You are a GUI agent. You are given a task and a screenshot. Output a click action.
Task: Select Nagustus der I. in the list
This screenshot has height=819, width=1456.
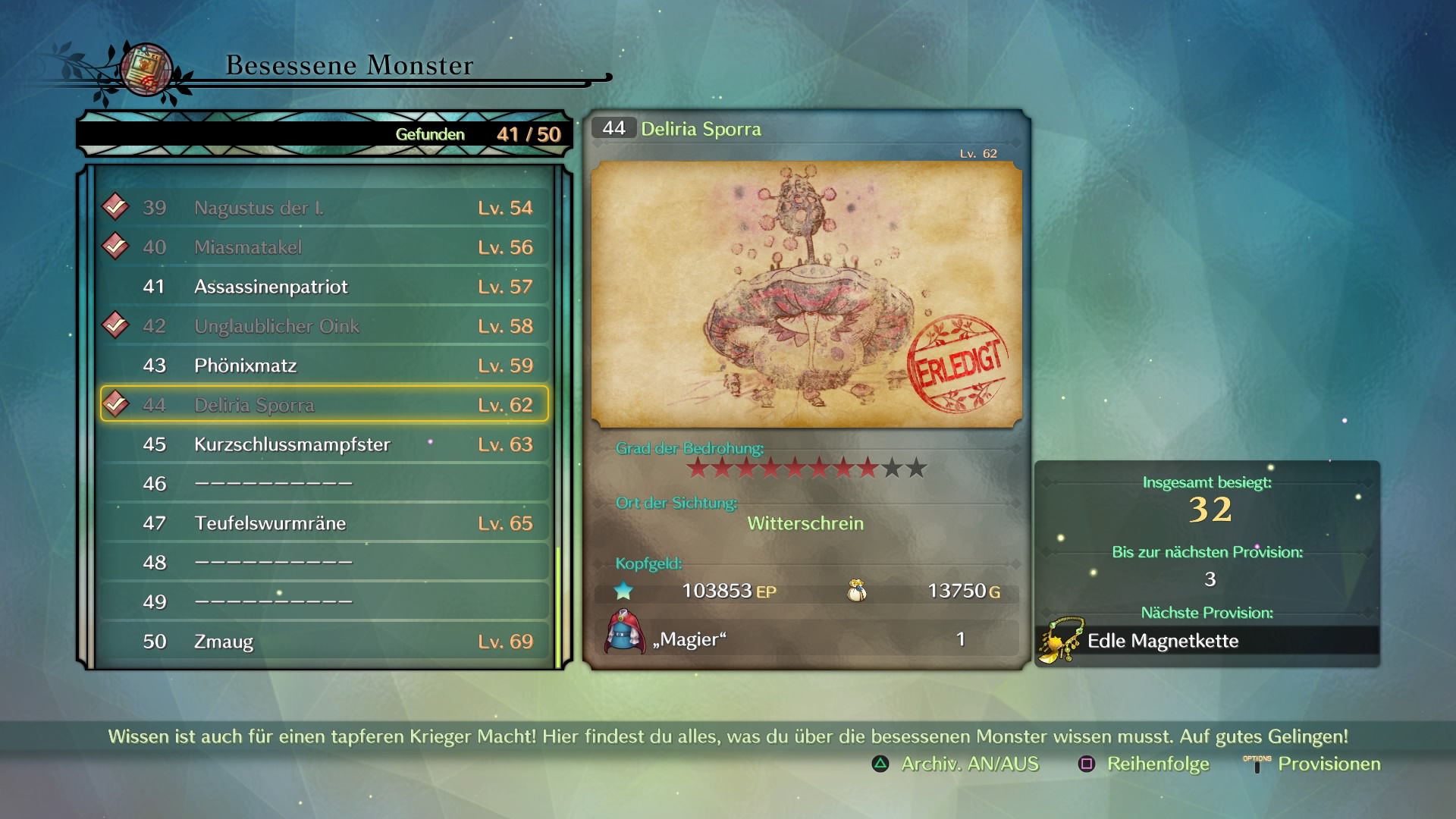pos(324,208)
